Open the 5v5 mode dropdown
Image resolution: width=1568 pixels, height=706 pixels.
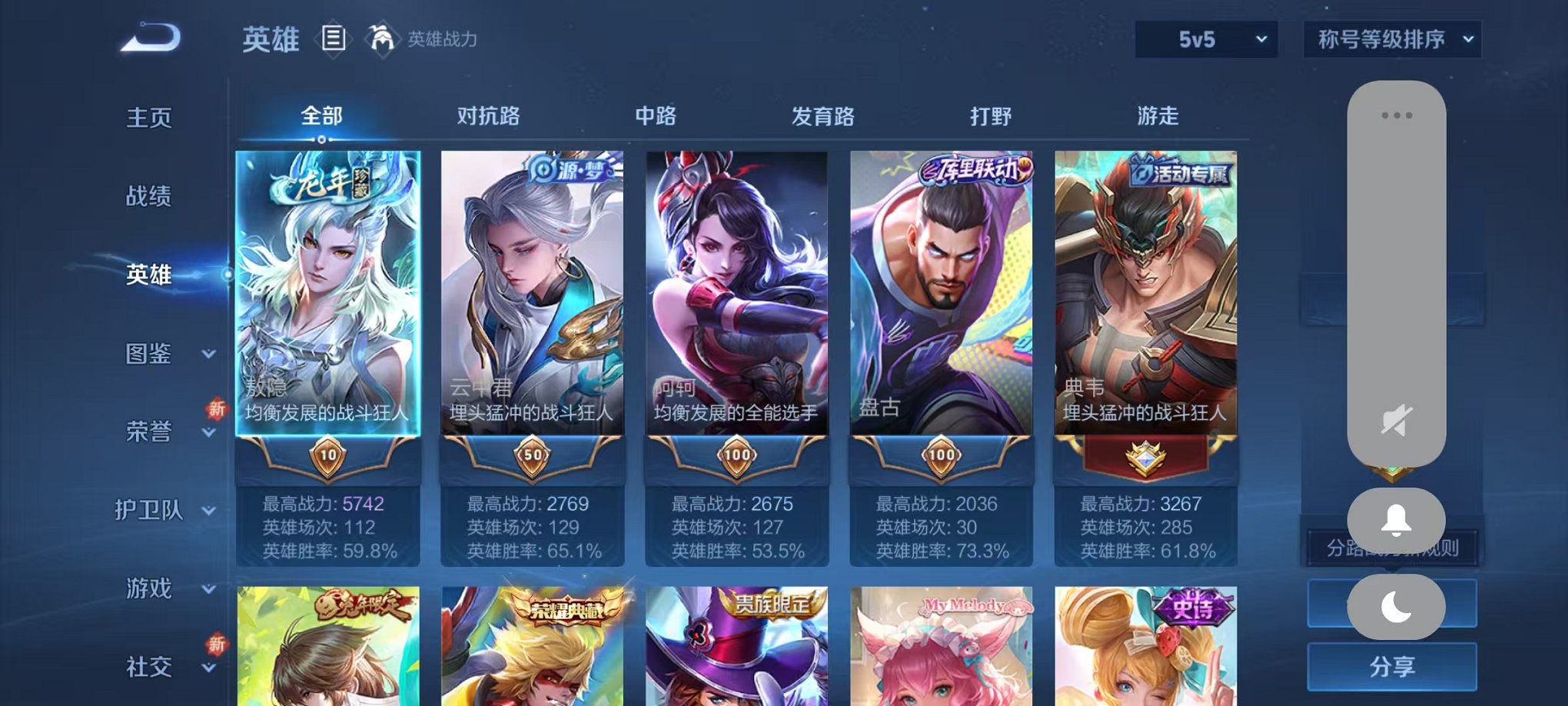(x=1203, y=38)
